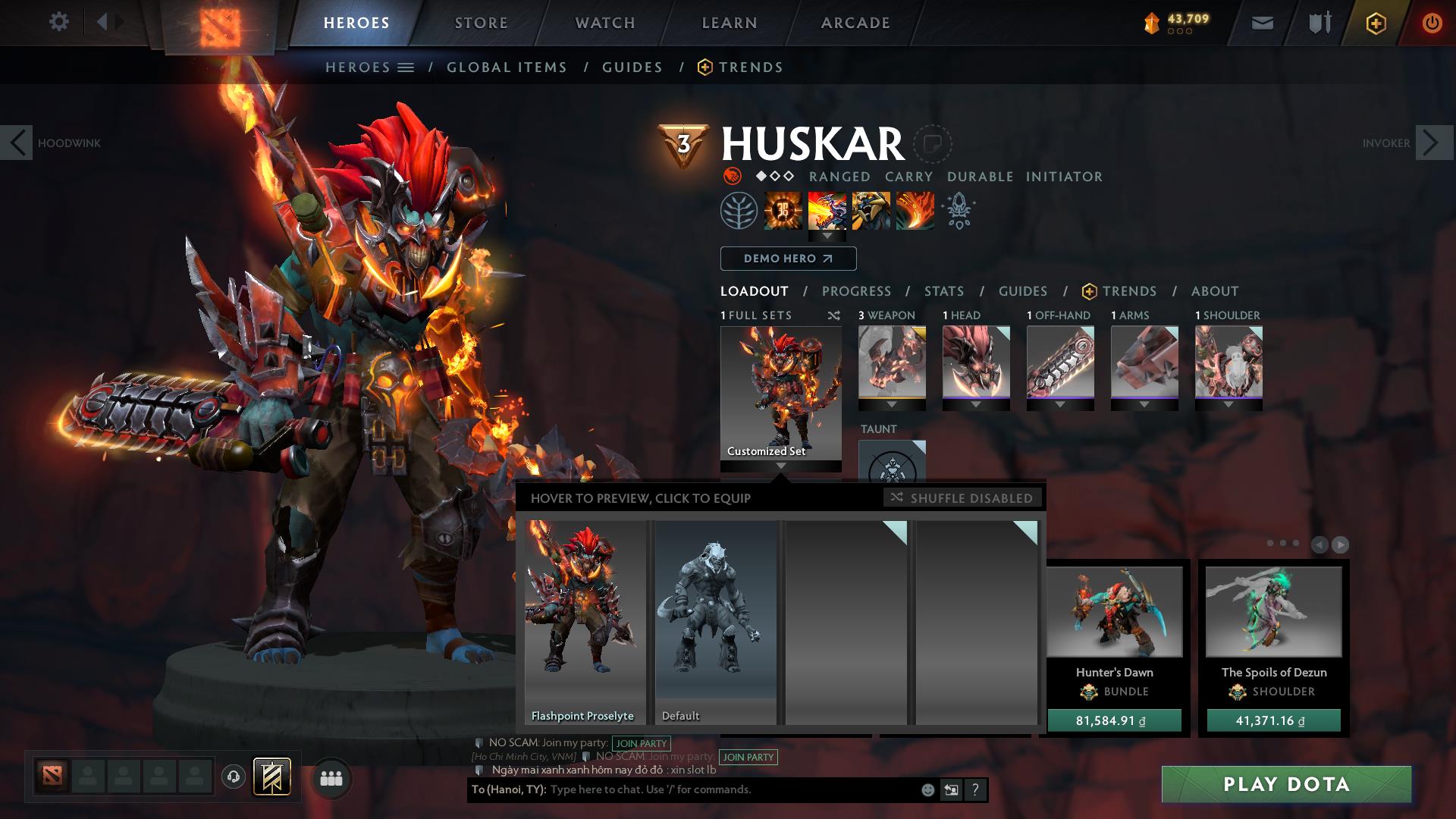Go to the Learn section

click(730, 23)
